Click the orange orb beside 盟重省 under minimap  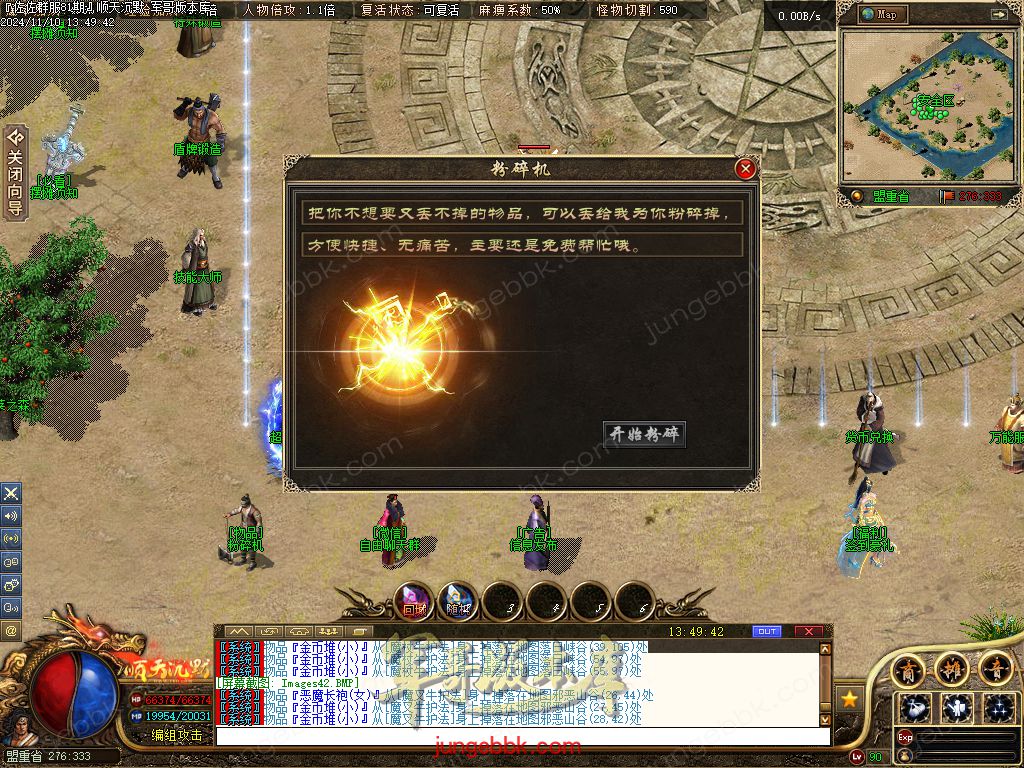(856, 197)
